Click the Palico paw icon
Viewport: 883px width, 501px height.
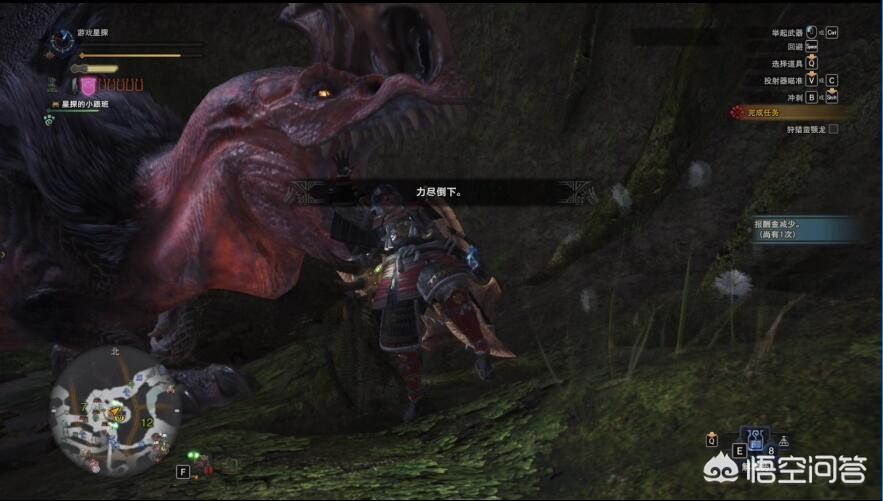tap(48, 118)
